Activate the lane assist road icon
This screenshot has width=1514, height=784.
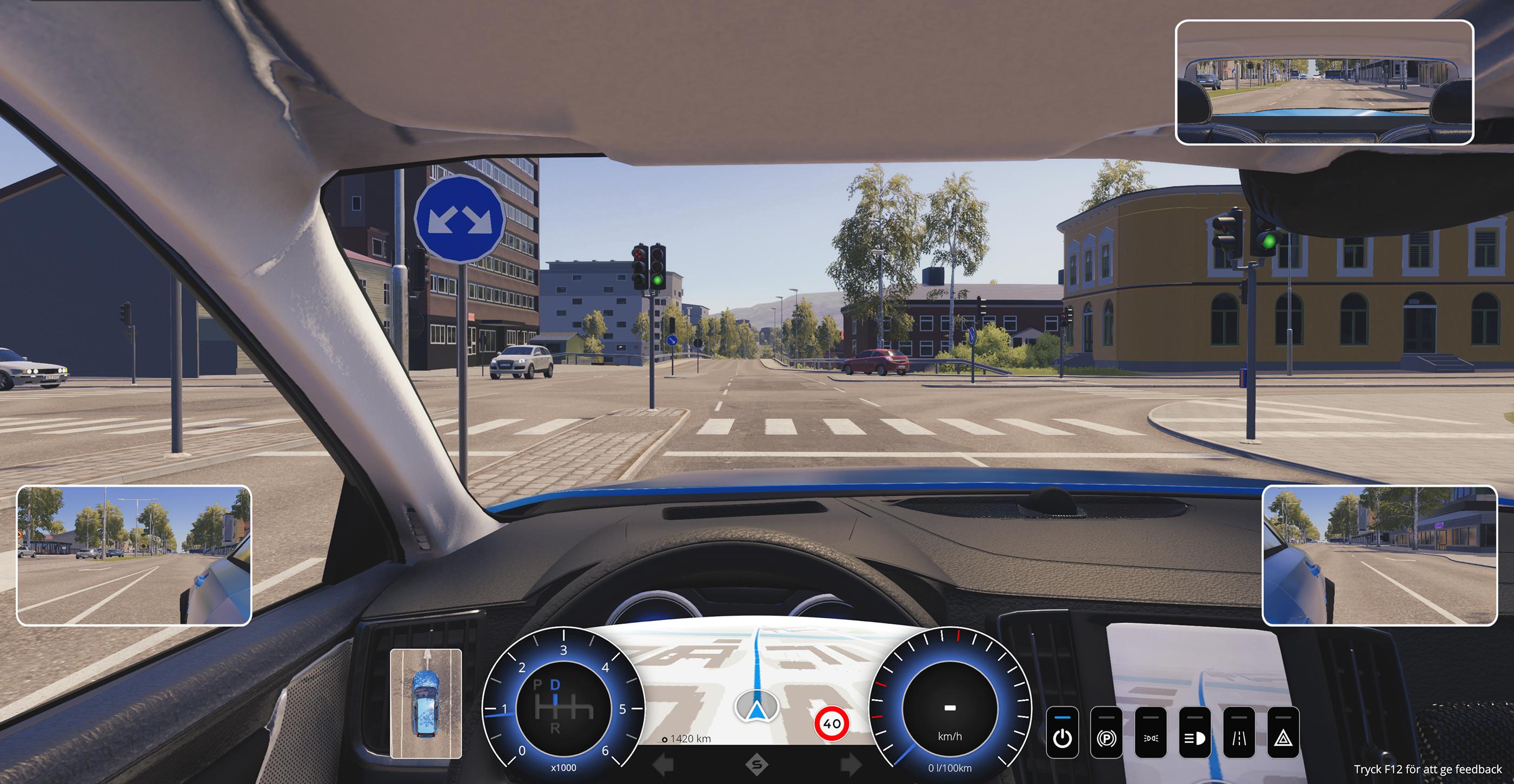pos(1238,734)
